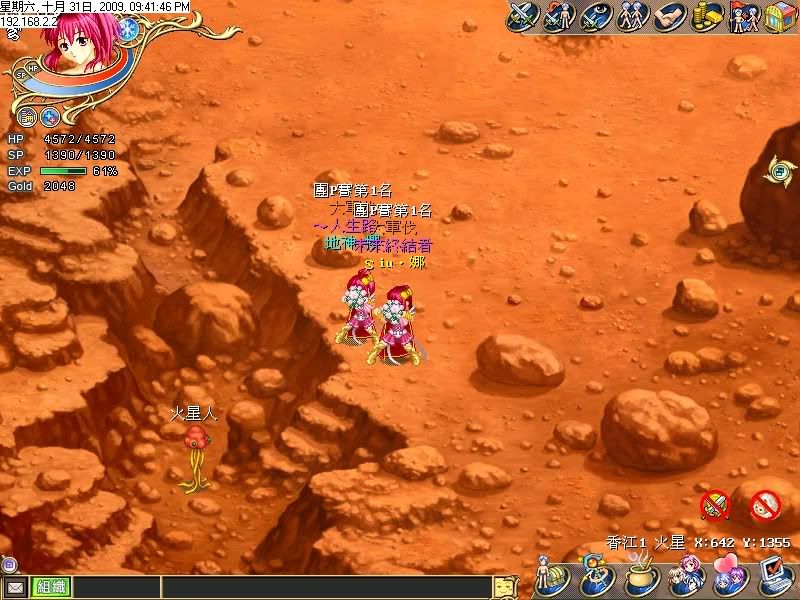
Task: Click the pink heart couple icon
Action: pyautogui.click(x=729, y=579)
